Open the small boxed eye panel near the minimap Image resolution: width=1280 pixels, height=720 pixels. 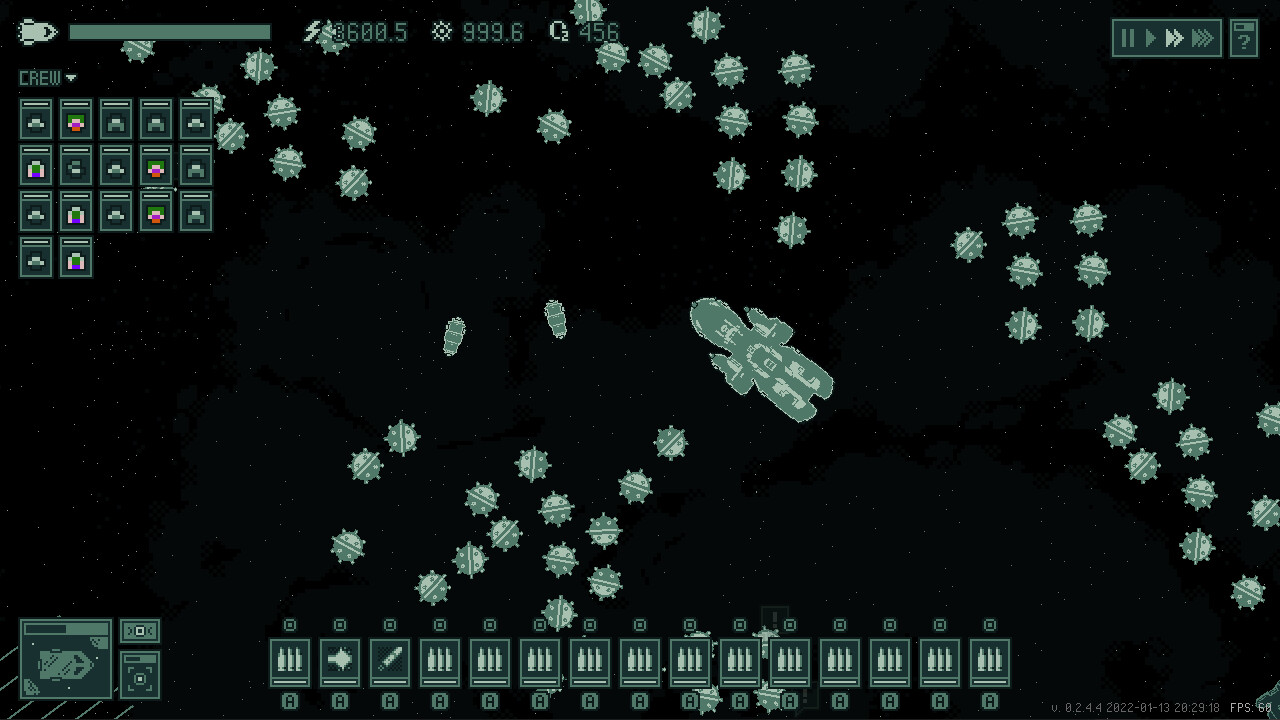click(x=141, y=631)
